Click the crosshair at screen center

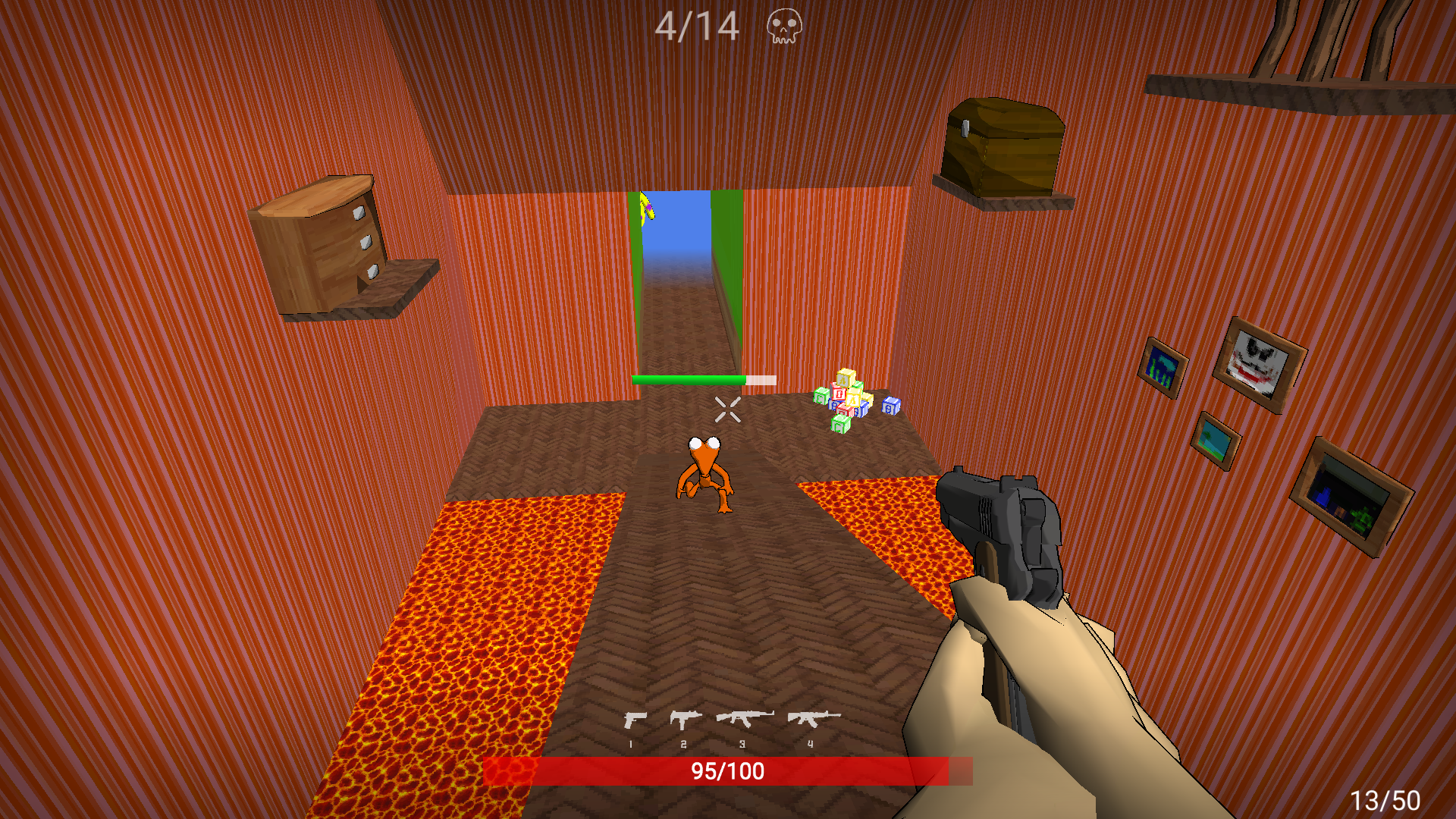pyautogui.click(x=726, y=409)
